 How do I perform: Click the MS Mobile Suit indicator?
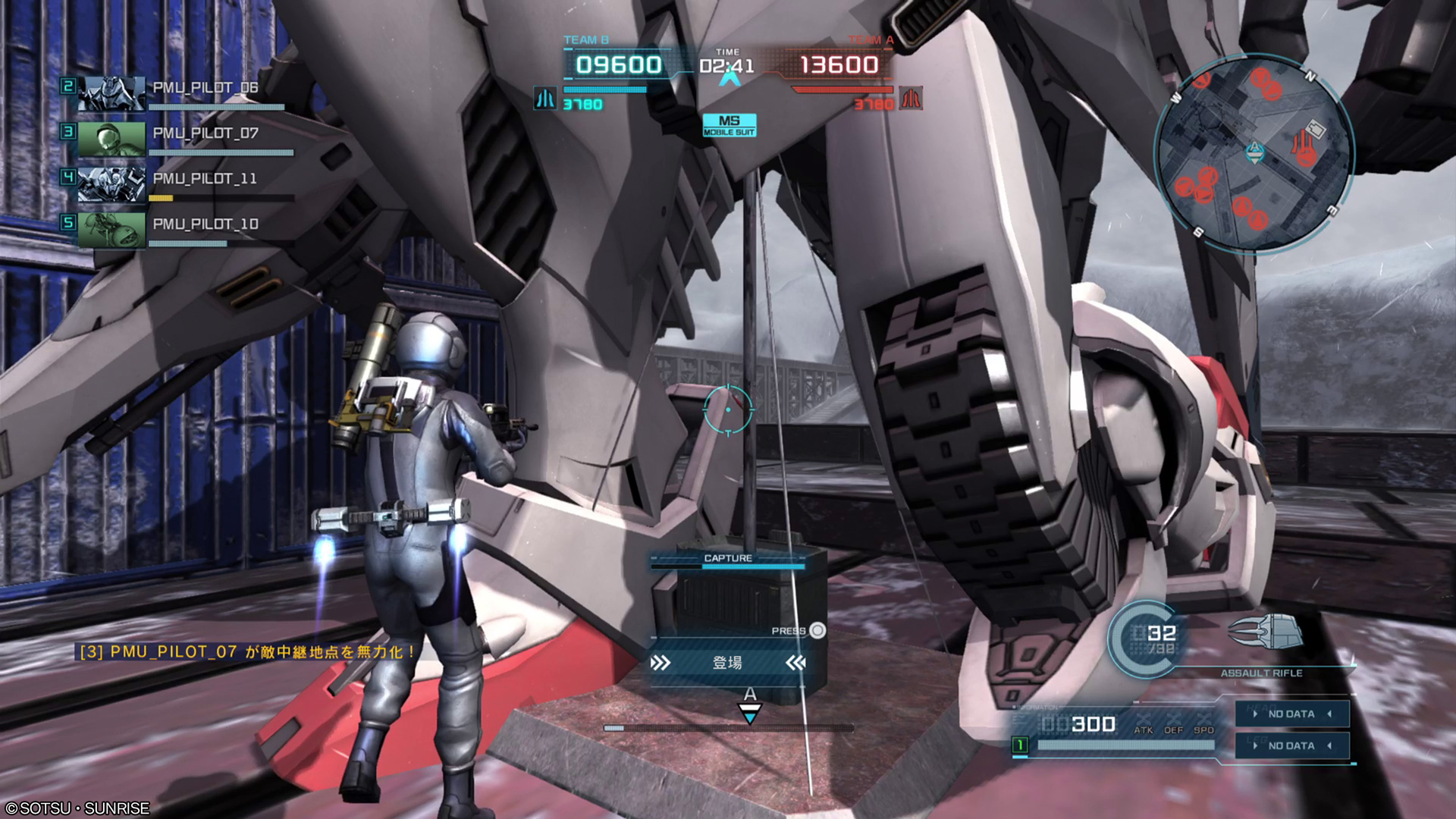click(729, 125)
